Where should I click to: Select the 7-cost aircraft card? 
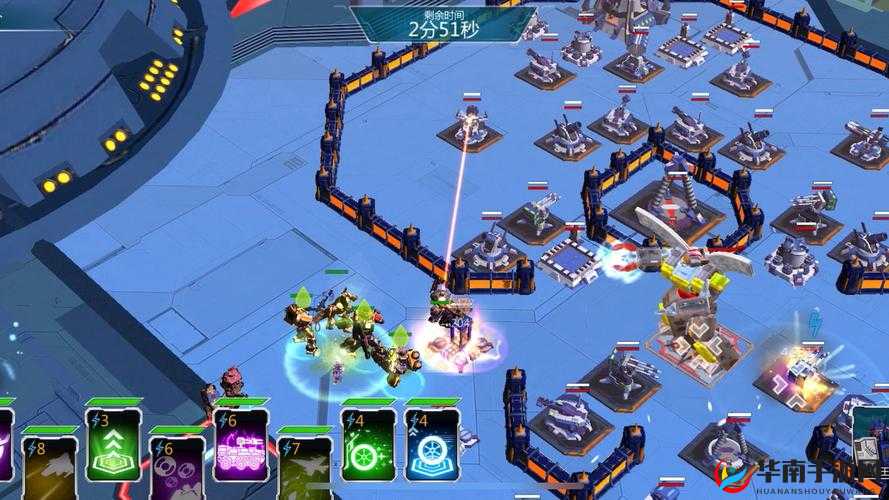click(304, 466)
